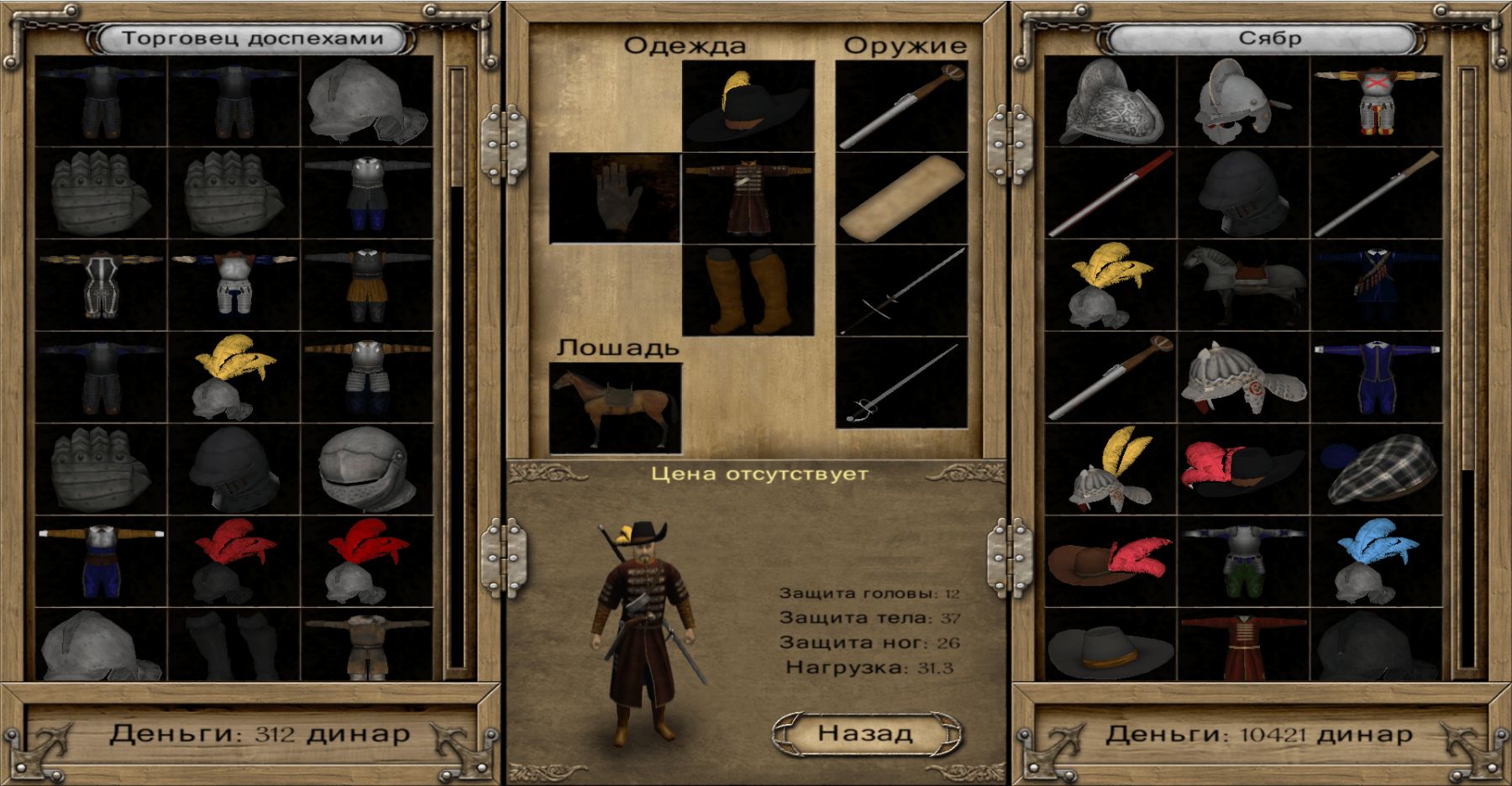Select the fur-trimmed helmet with ear flaps
Viewport: 1512px width, 786px height.
pyautogui.click(x=1243, y=378)
